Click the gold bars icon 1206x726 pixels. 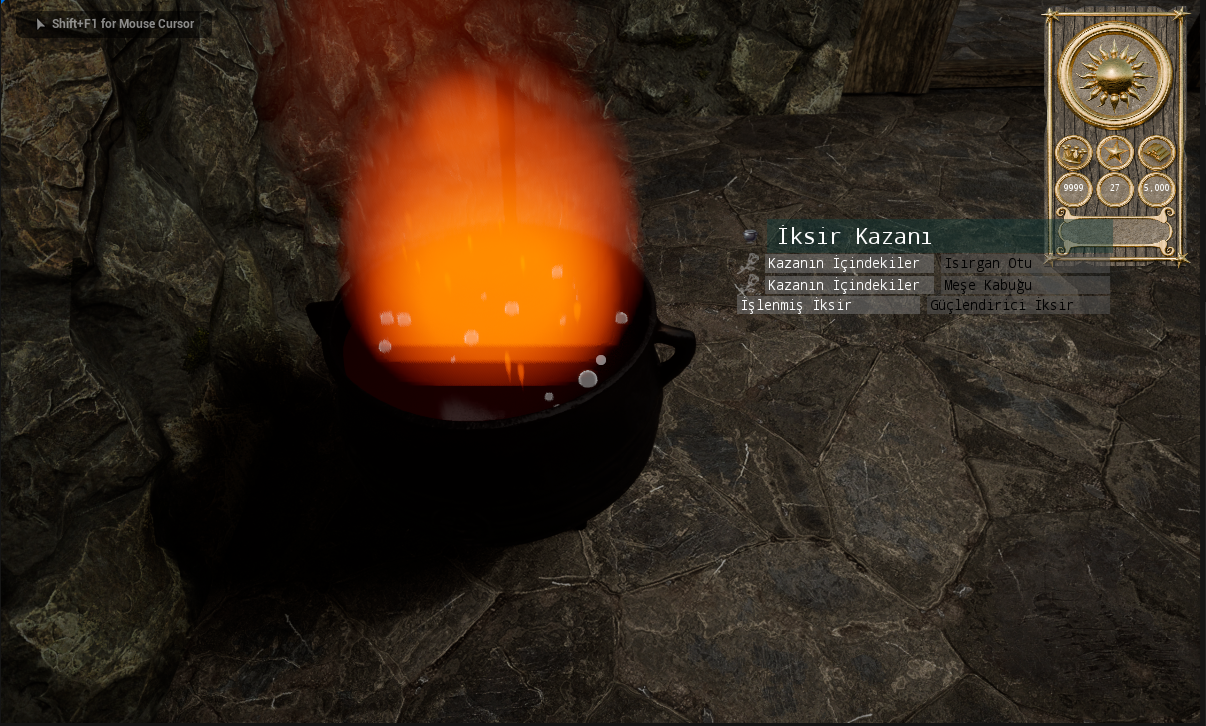(1156, 153)
